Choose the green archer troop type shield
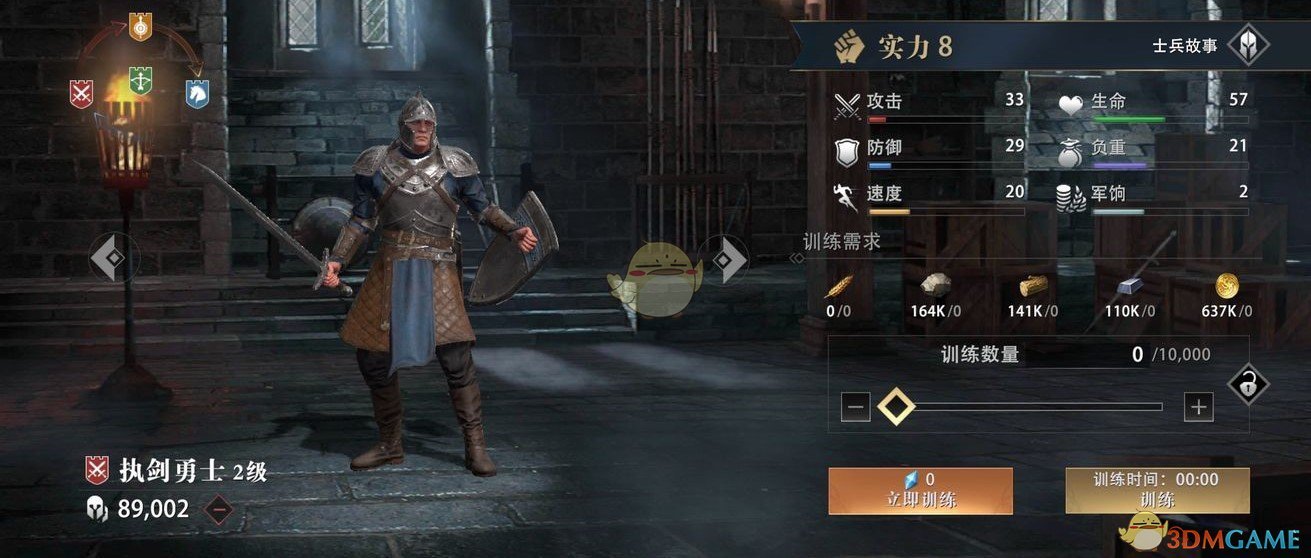Image resolution: width=1311 pixels, height=558 pixels. 140,81
